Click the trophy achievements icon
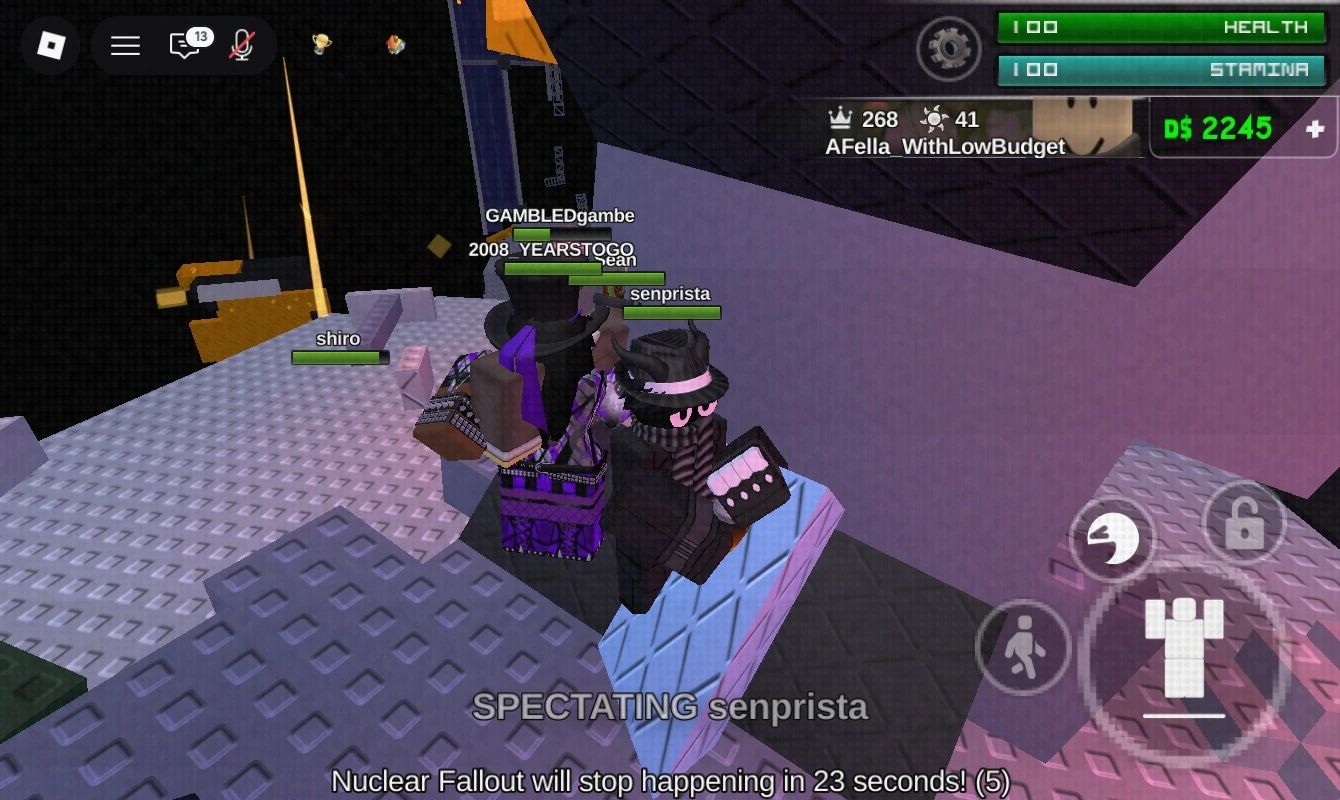The image size is (1340, 800). (x=320, y=45)
